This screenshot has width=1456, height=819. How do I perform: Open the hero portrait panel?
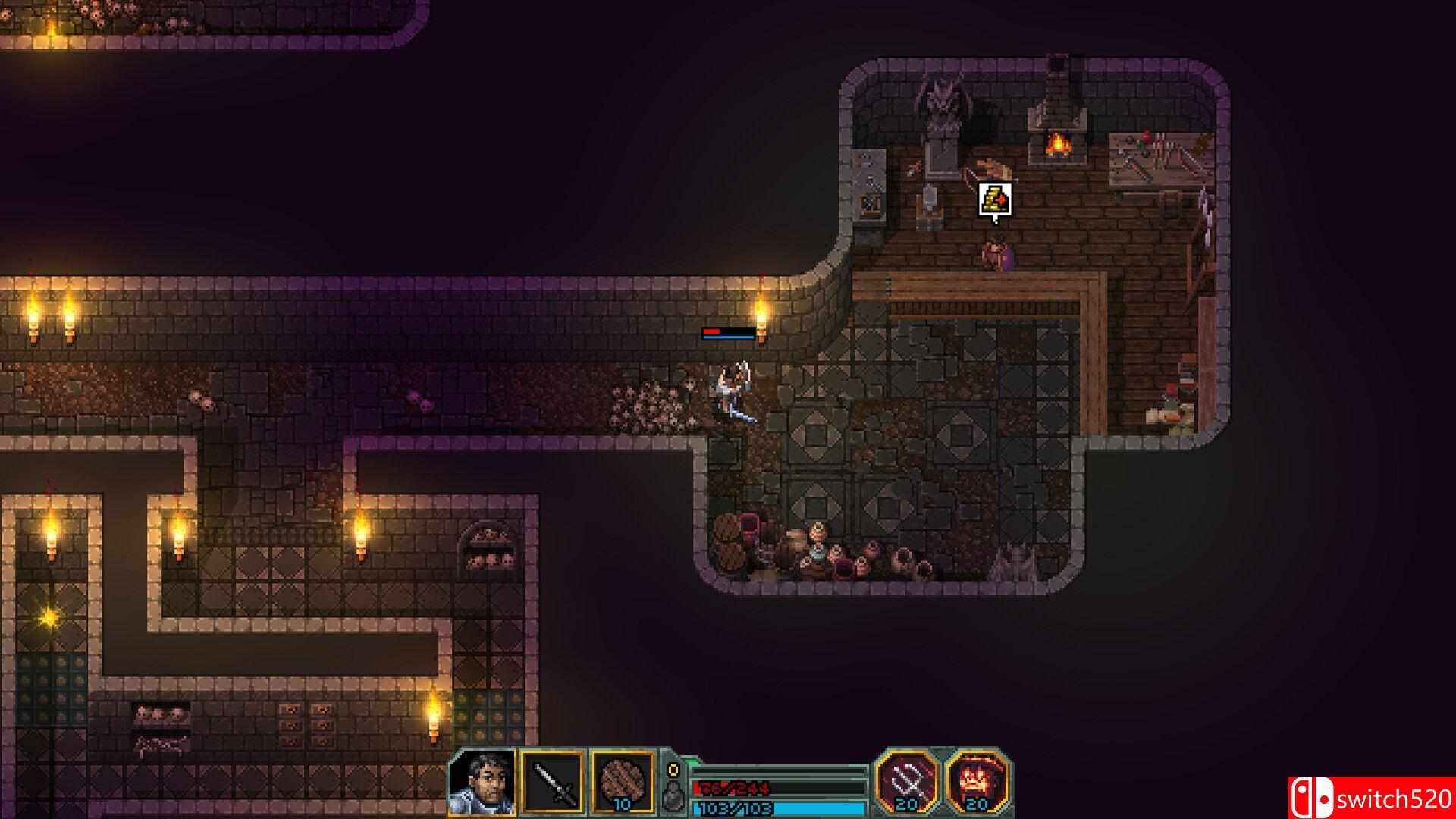pyautogui.click(x=483, y=783)
